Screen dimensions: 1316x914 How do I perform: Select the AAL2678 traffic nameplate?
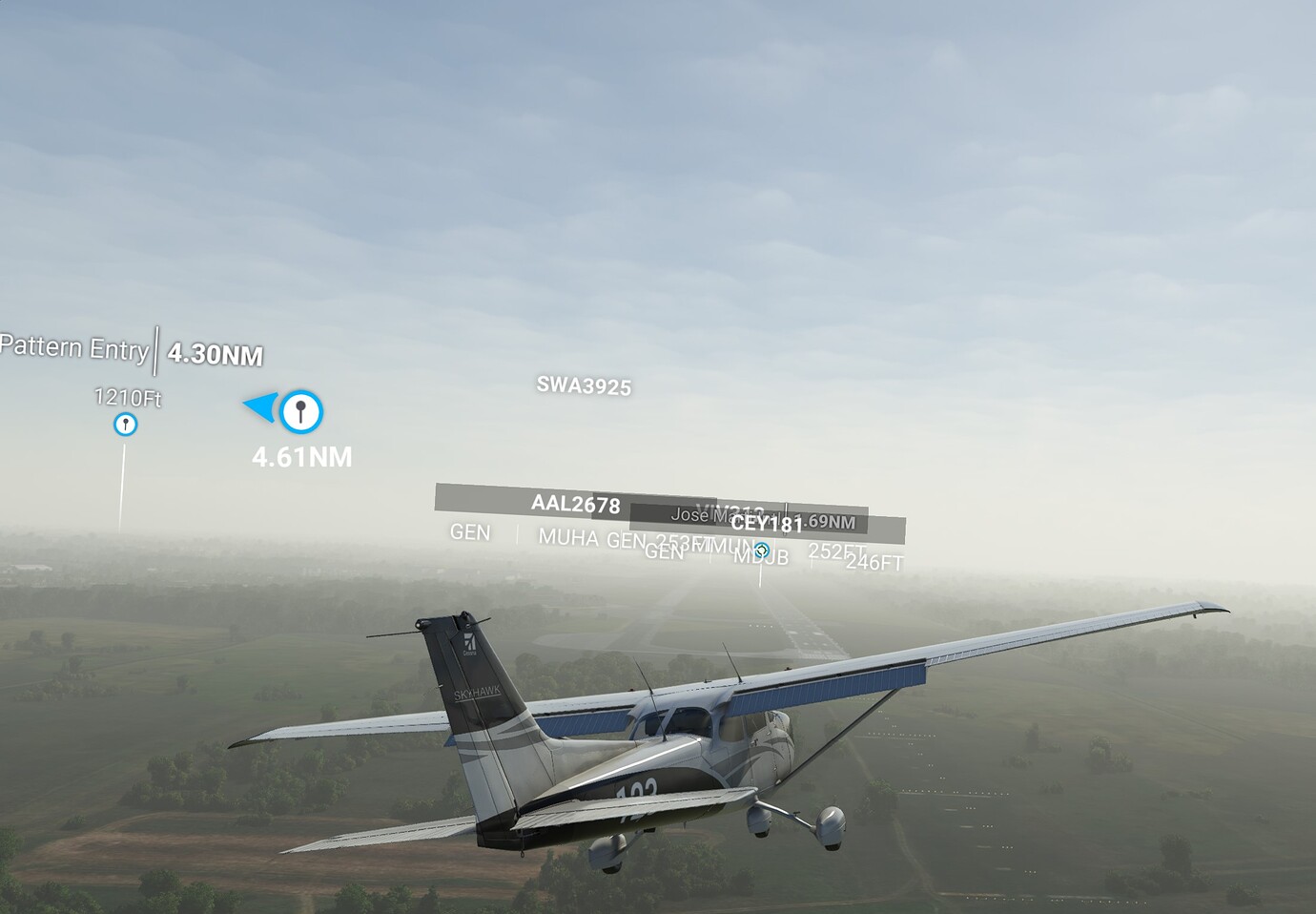coord(575,504)
